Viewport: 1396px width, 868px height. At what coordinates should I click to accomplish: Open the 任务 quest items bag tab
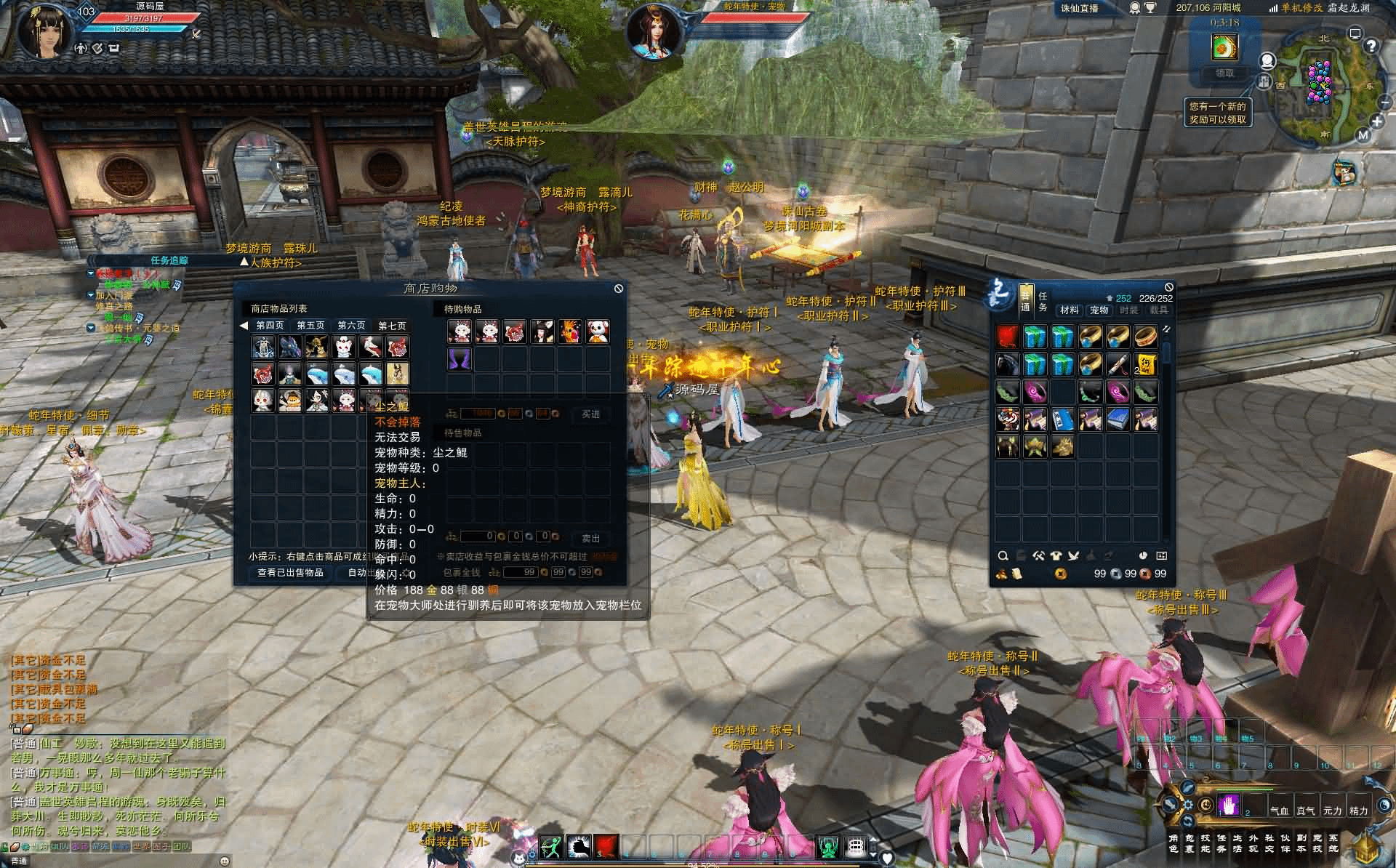click(x=1043, y=302)
